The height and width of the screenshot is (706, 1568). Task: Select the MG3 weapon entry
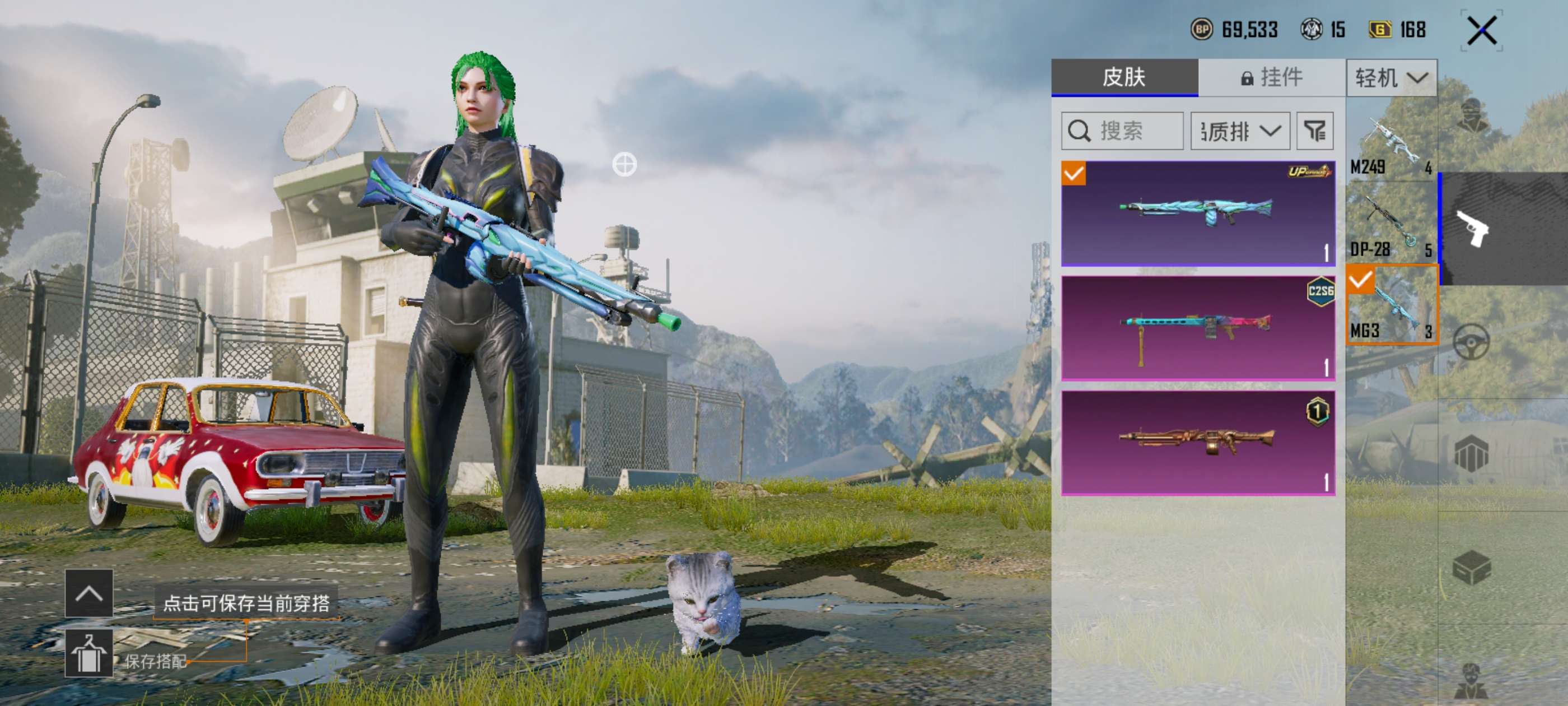click(x=1392, y=306)
